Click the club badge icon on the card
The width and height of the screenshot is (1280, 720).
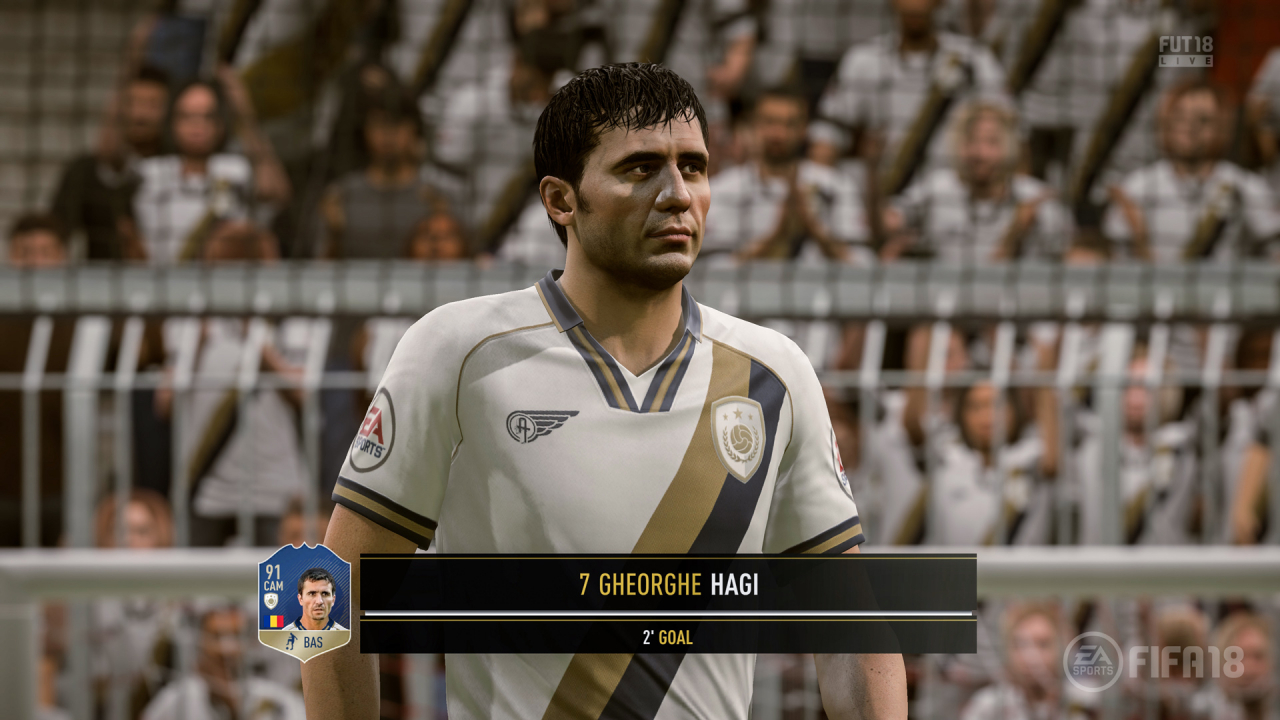(271, 600)
